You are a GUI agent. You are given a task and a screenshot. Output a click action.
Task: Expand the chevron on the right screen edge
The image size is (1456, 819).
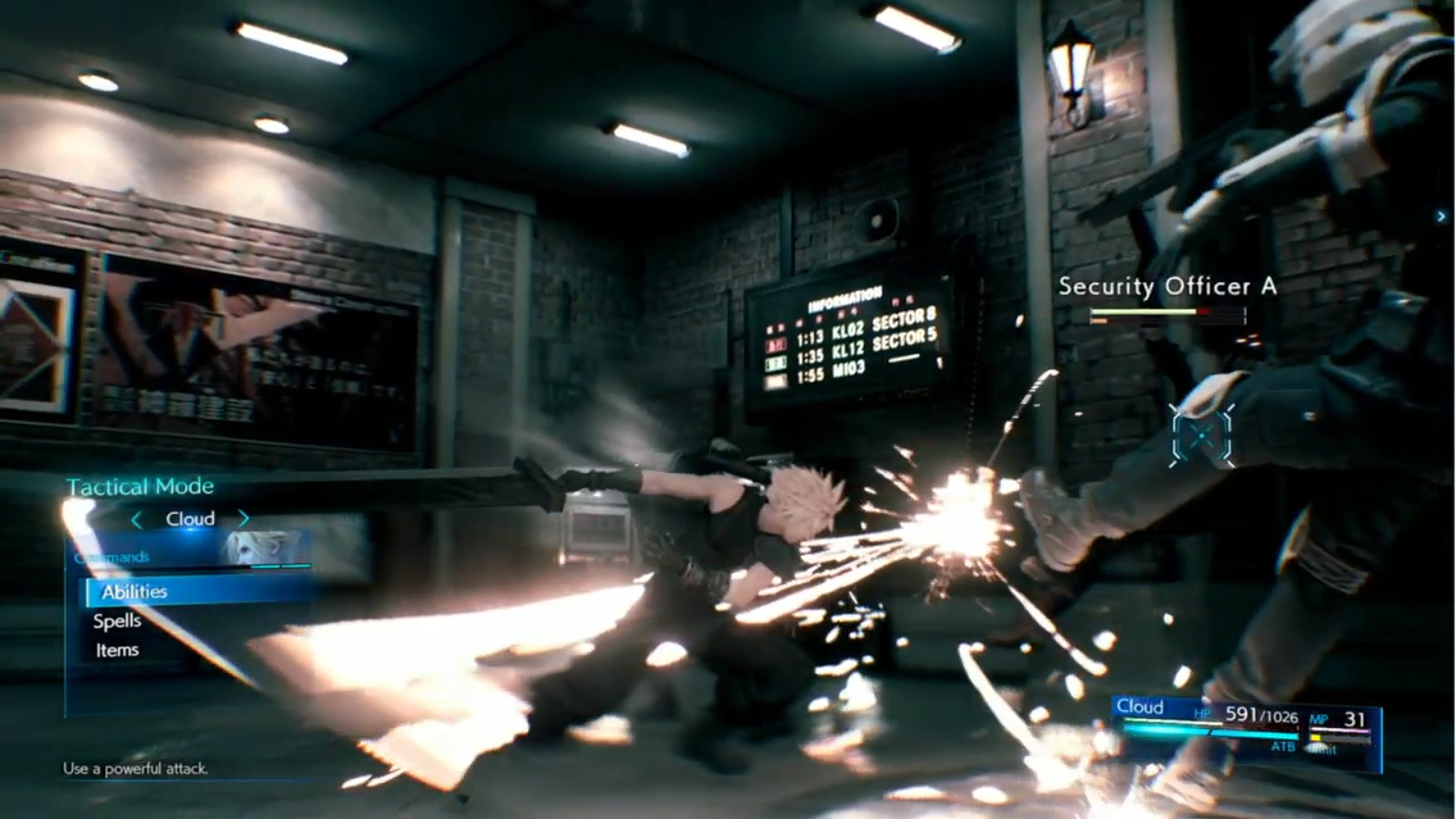(1442, 217)
